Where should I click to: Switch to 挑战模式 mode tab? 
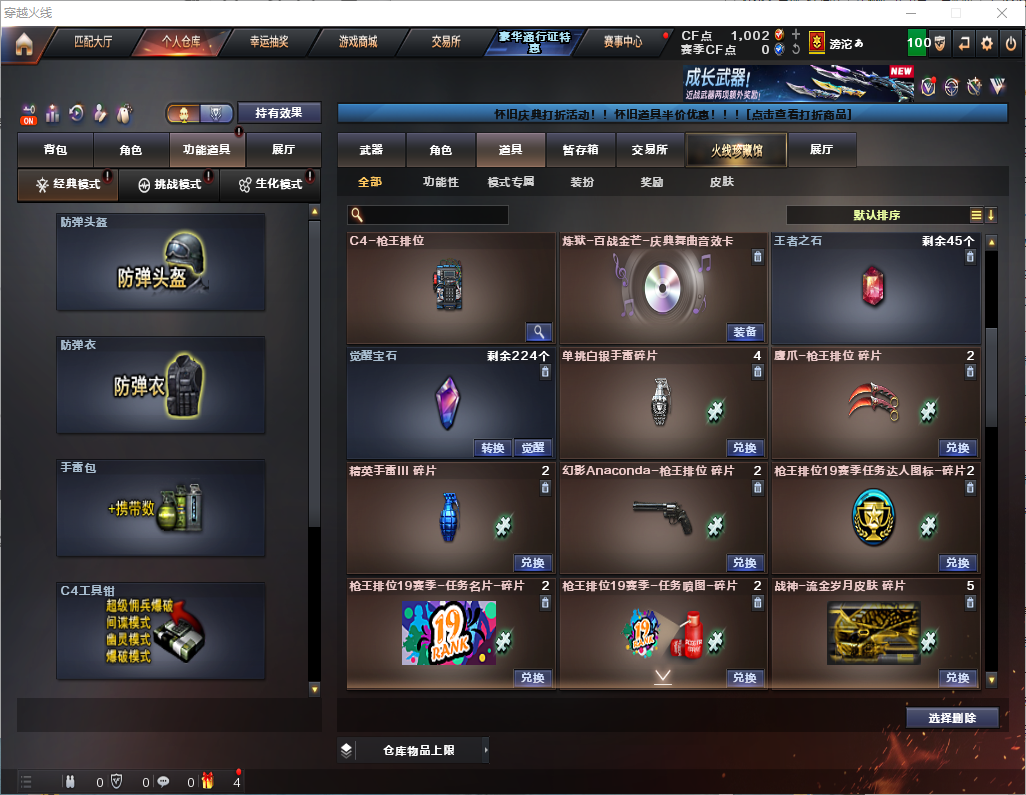(168, 185)
